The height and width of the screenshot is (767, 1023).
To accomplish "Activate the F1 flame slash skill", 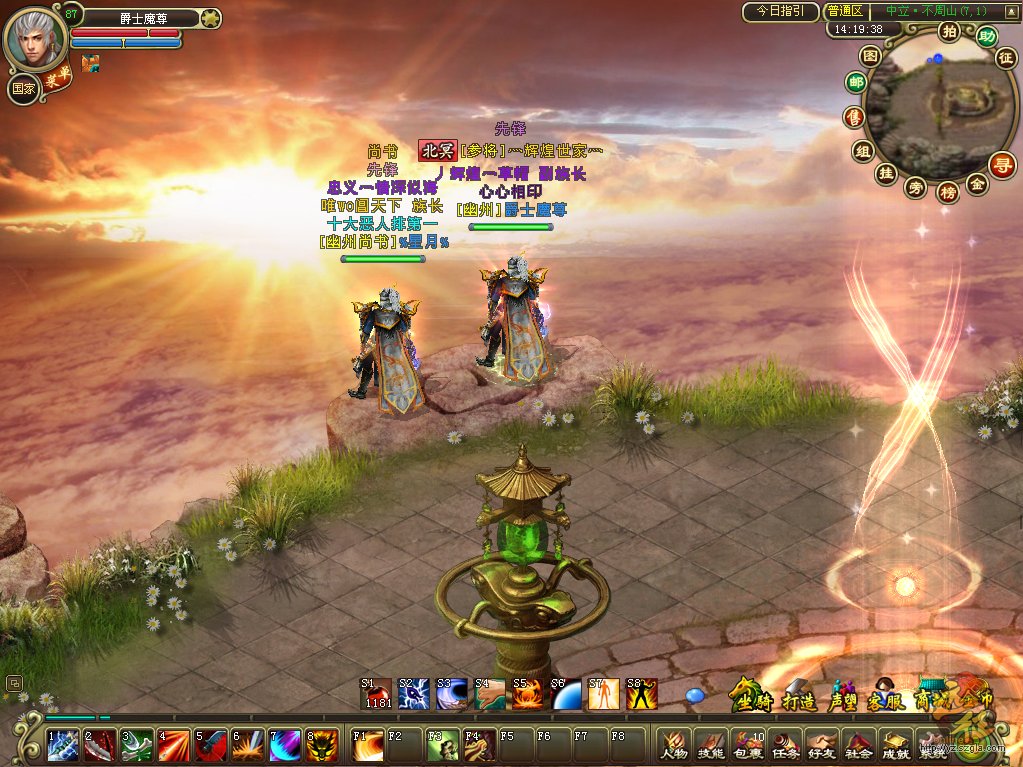I will pos(366,745).
